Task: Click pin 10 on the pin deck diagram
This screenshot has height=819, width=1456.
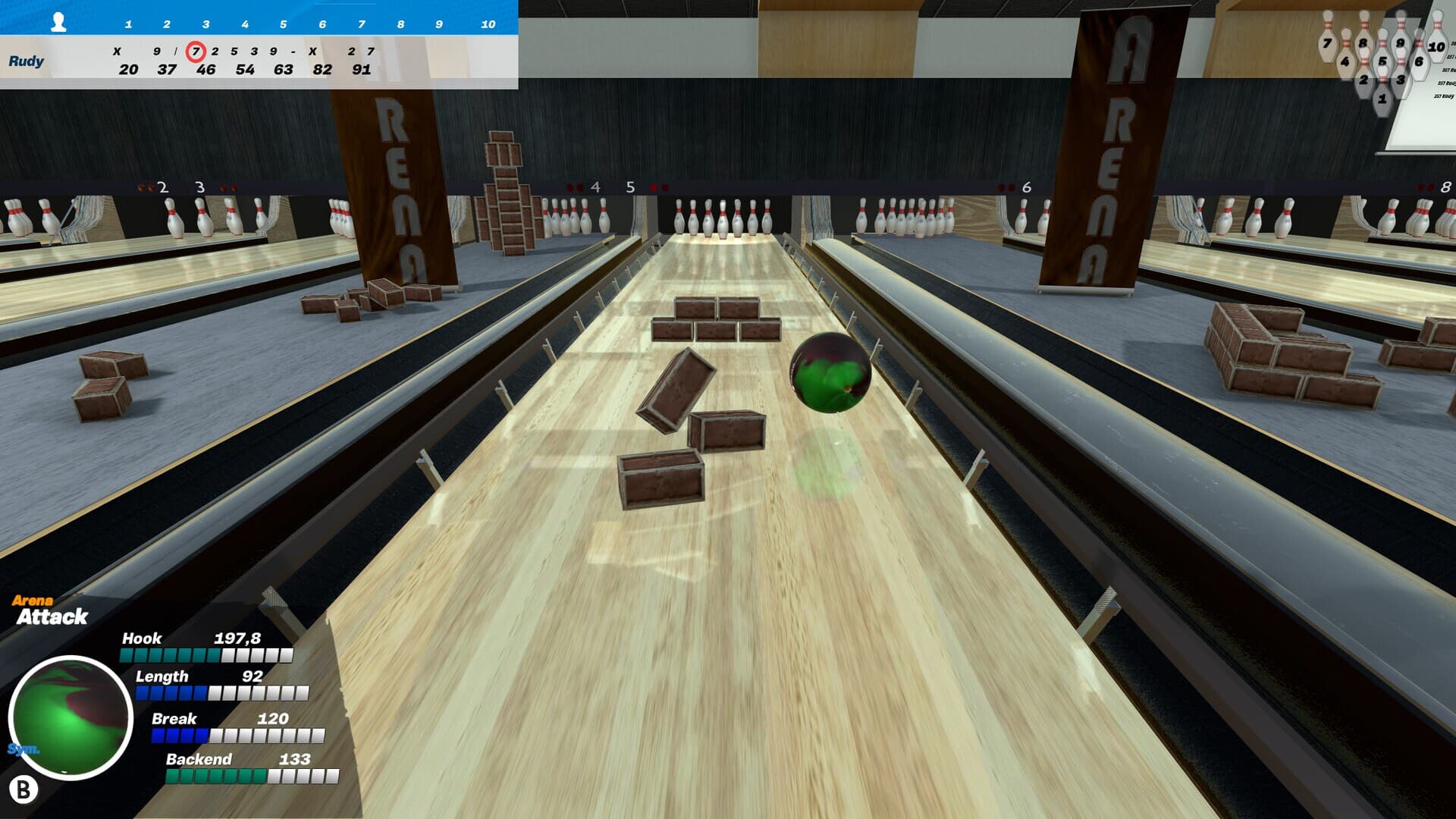Action: (1436, 46)
